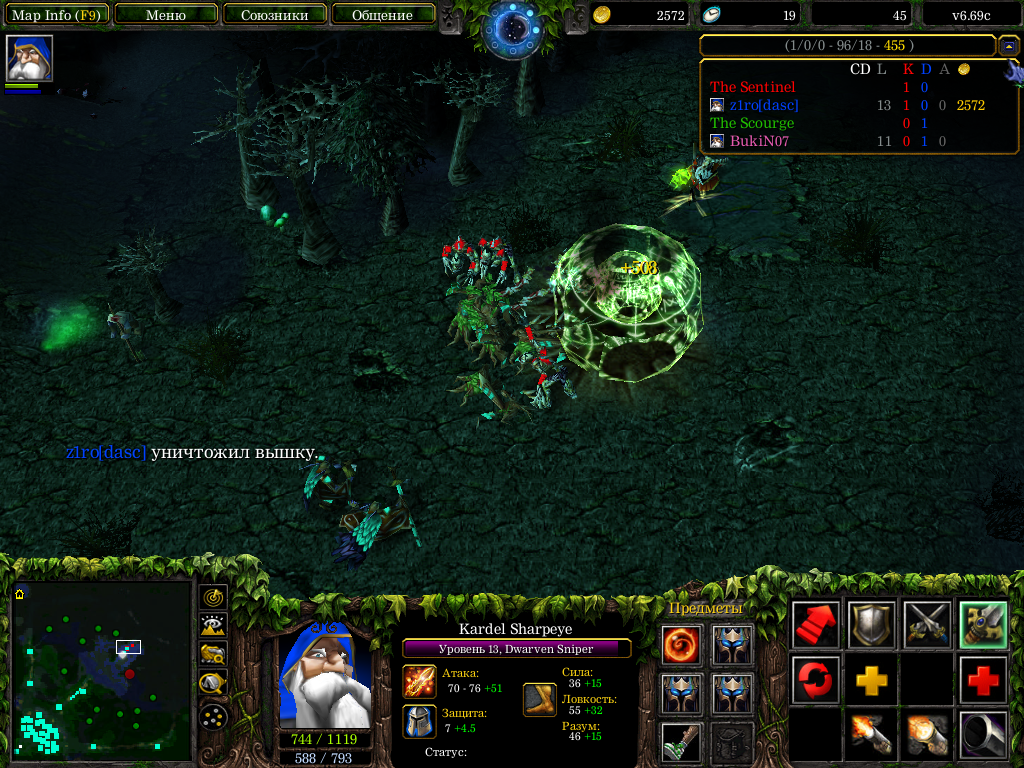Toggle the minimap formation button with dots
Viewport: 1024px width, 768px height.
tap(213, 716)
